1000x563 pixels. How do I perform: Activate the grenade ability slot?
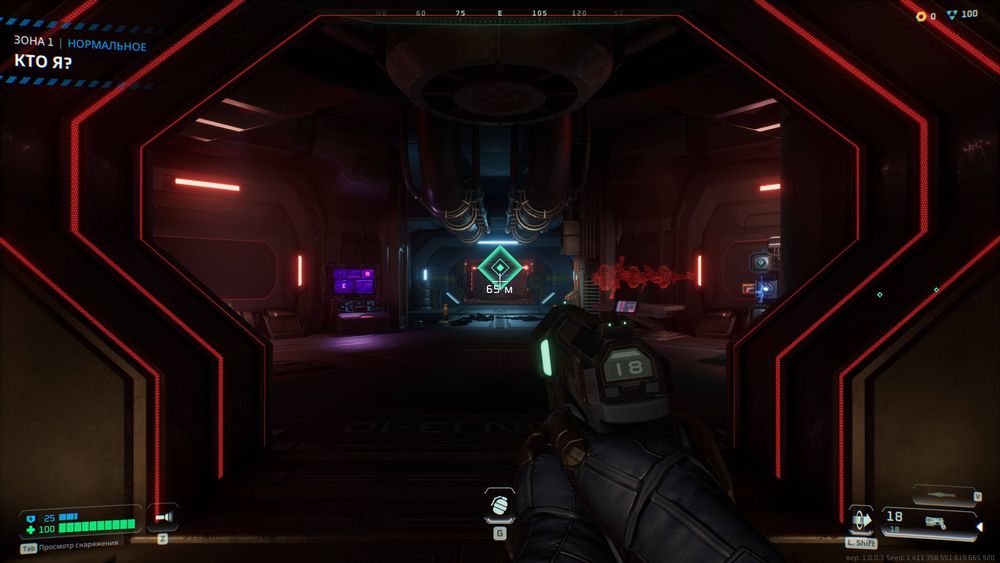tap(500, 505)
